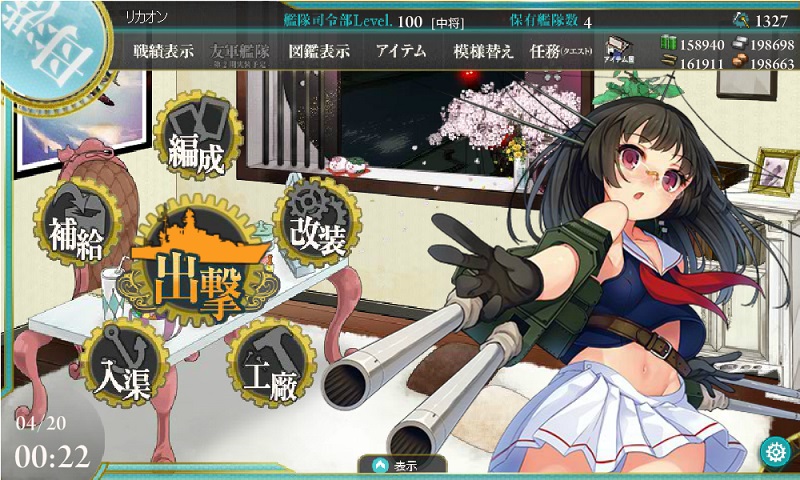Click the 友軍艦隊 friendly fleet entry
Viewport: 800px width, 480px height.
(x=241, y=52)
